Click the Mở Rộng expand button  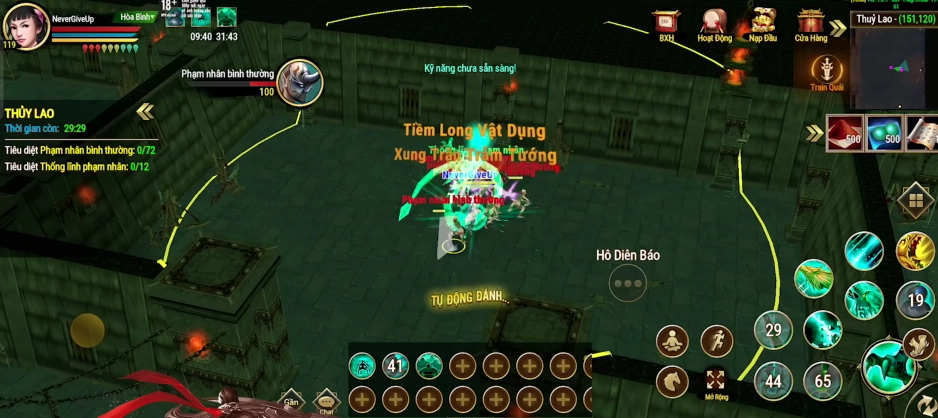point(716,381)
